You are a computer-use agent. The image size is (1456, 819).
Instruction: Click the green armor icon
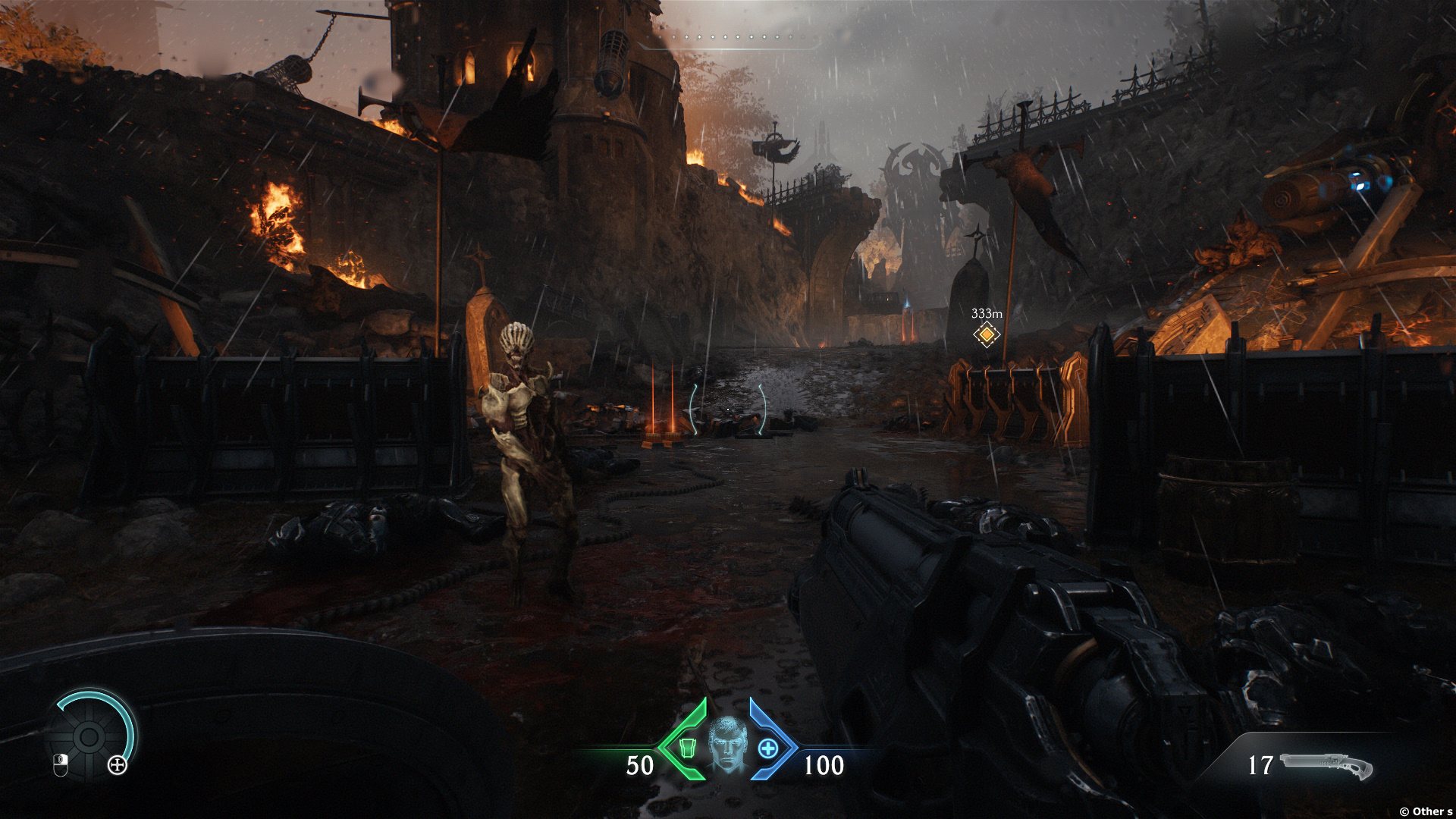point(687,748)
